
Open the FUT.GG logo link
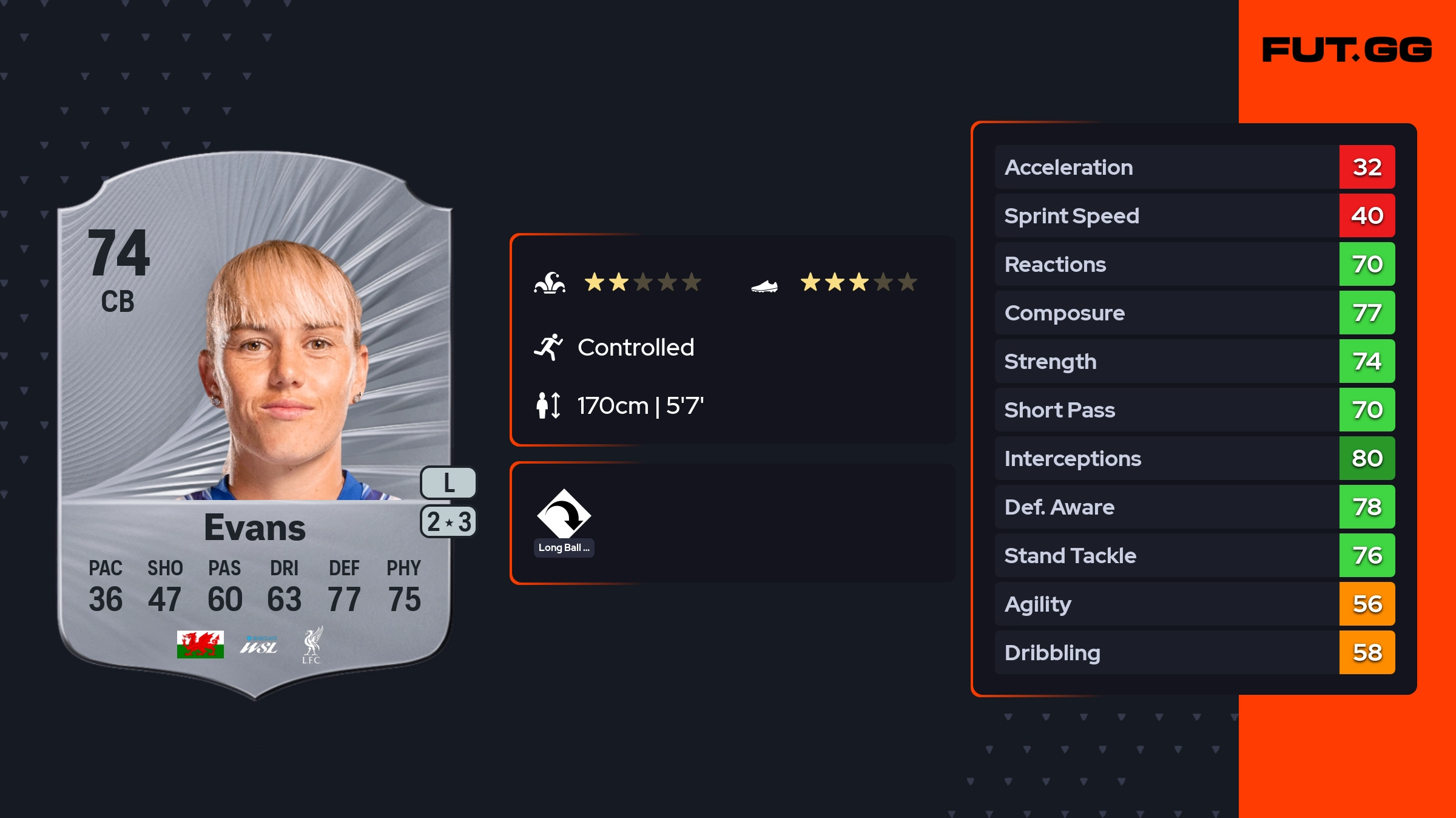(x=1347, y=50)
